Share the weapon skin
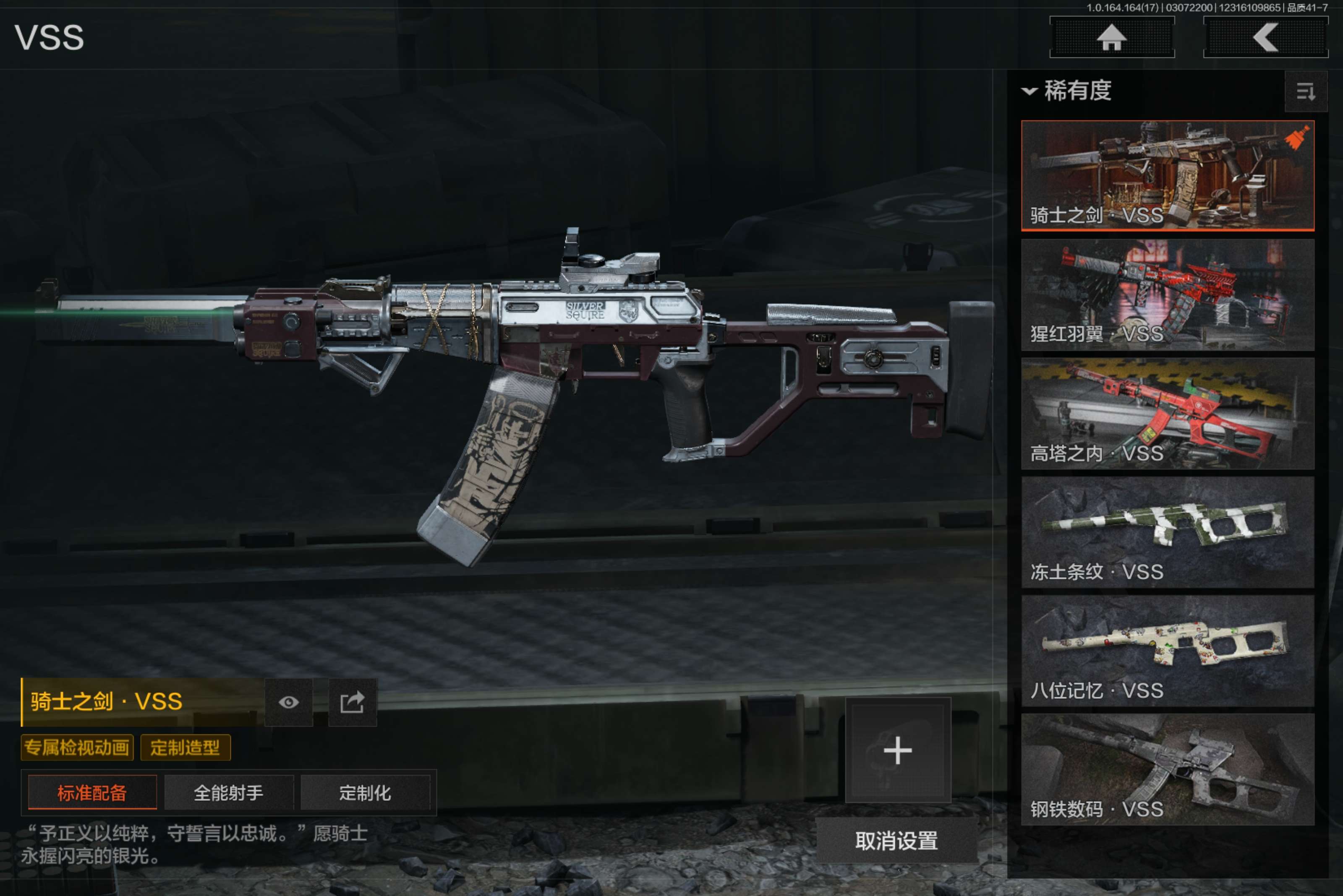Viewport: 1343px width, 896px height. click(x=352, y=702)
